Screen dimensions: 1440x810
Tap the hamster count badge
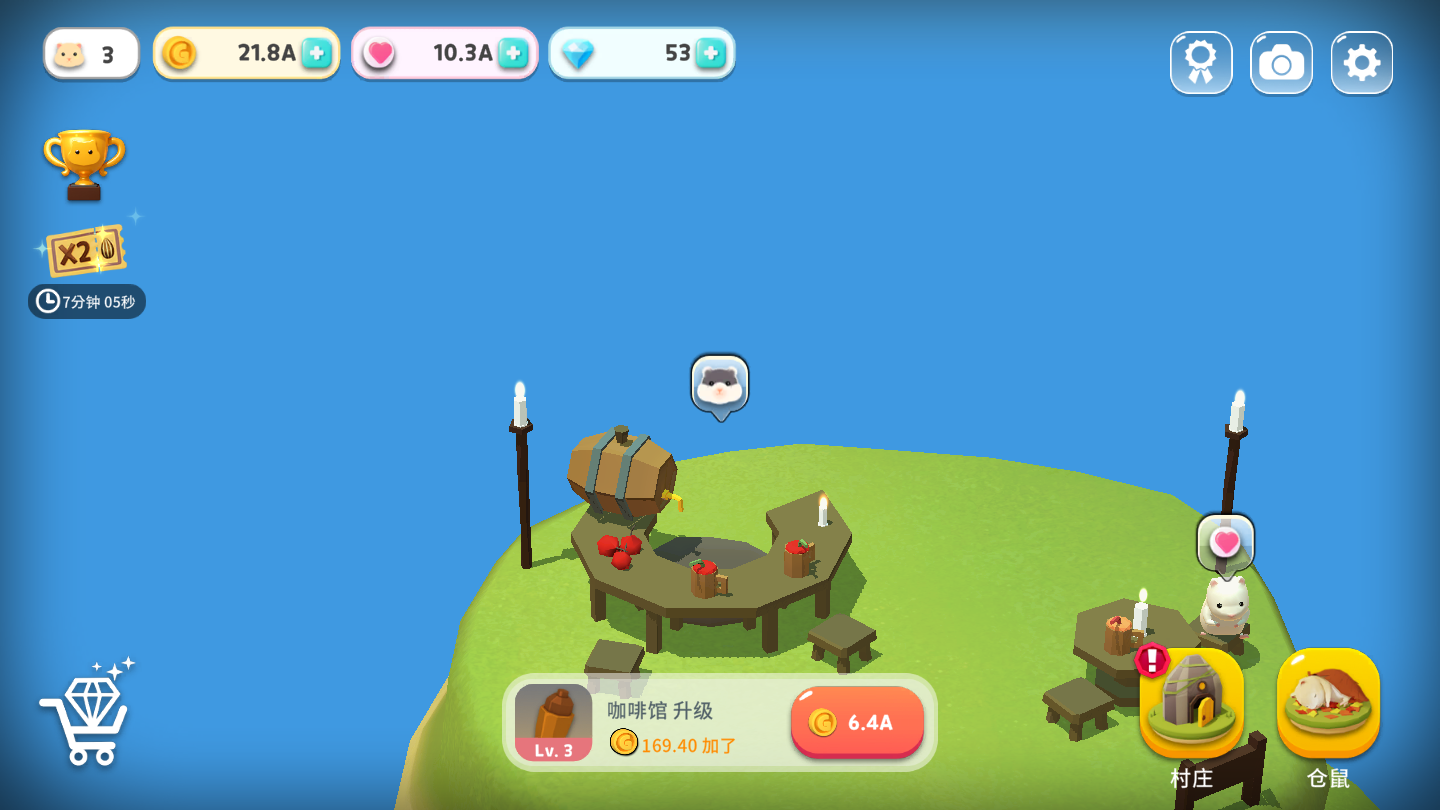point(91,54)
